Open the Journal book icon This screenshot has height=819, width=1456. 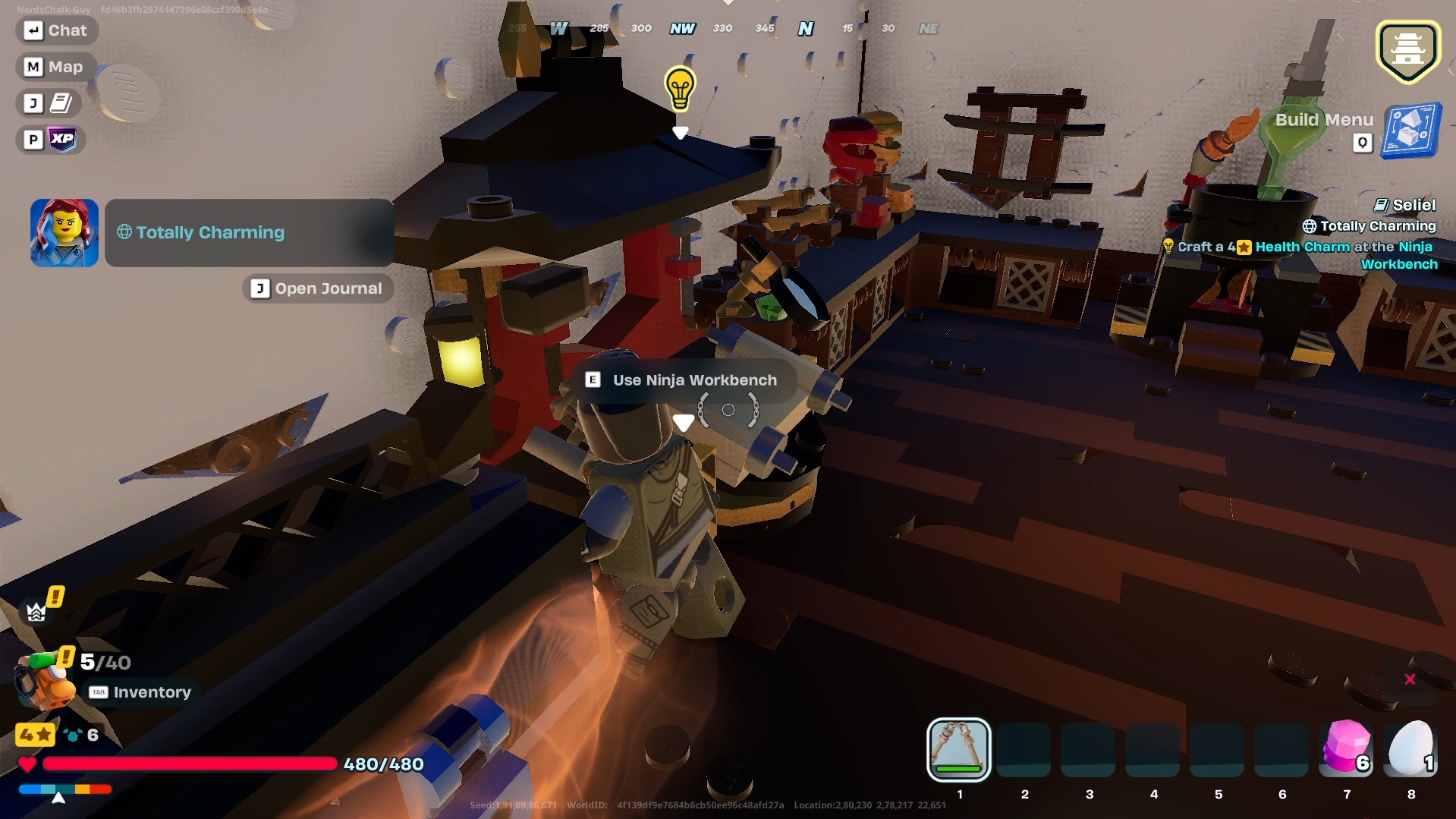point(61,103)
